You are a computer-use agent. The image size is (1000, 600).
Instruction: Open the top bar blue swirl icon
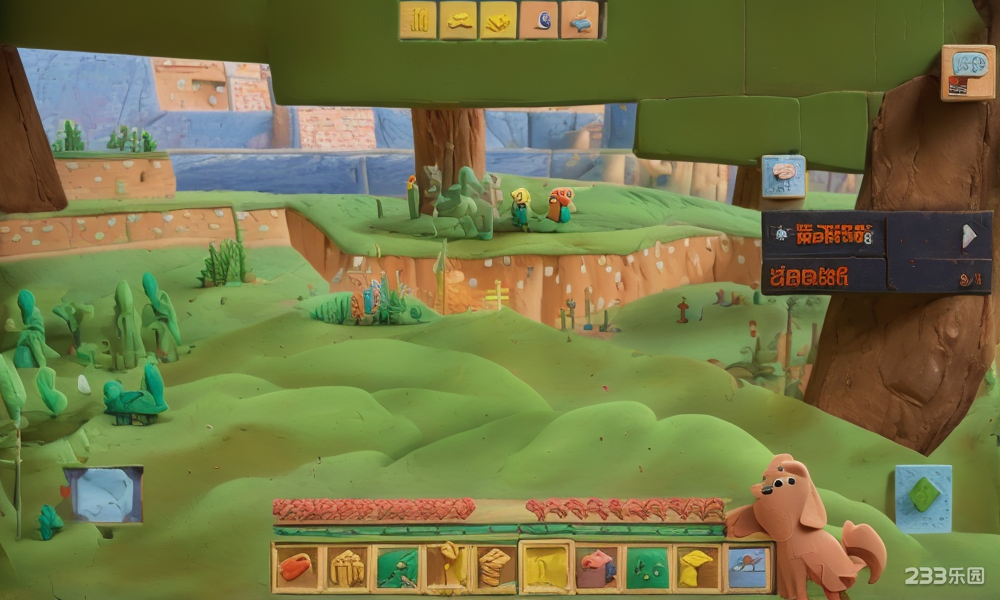click(x=539, y=20)
